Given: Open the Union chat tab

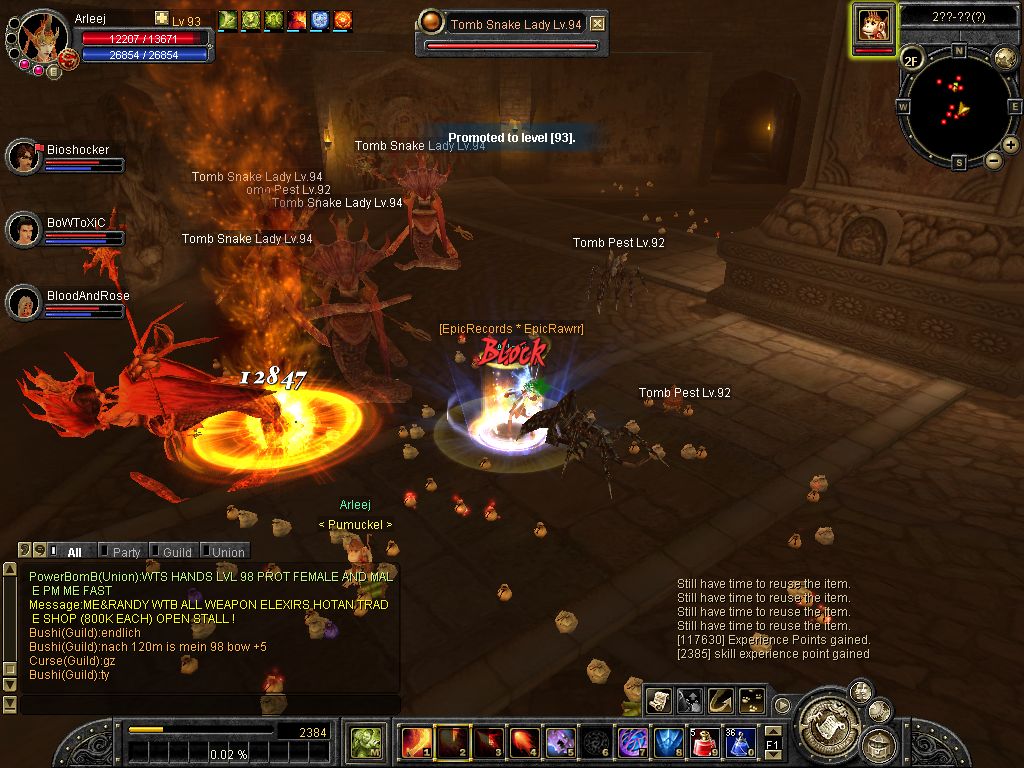Looking at the screenshot, I should [227, 551].
